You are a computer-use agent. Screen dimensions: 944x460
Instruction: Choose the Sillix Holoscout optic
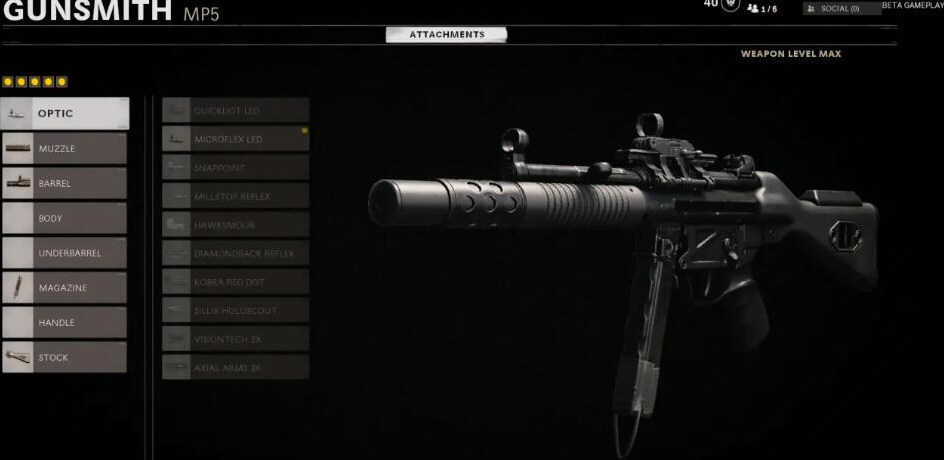coord(236,310)
